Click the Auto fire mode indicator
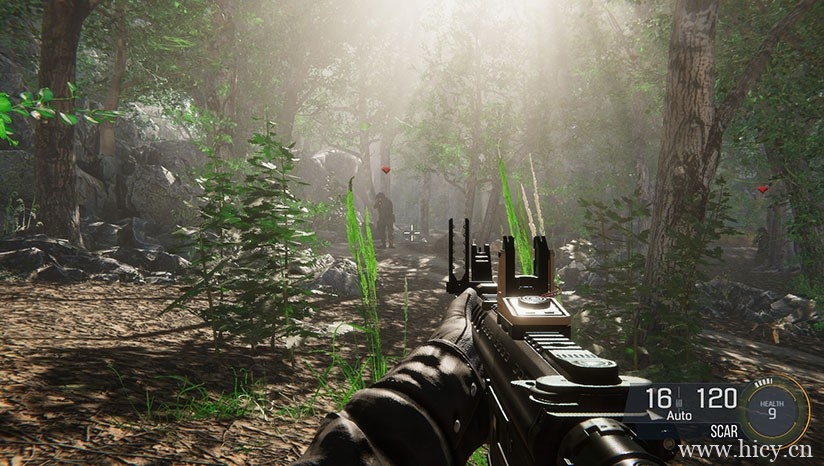 click(x=680, y=416)
